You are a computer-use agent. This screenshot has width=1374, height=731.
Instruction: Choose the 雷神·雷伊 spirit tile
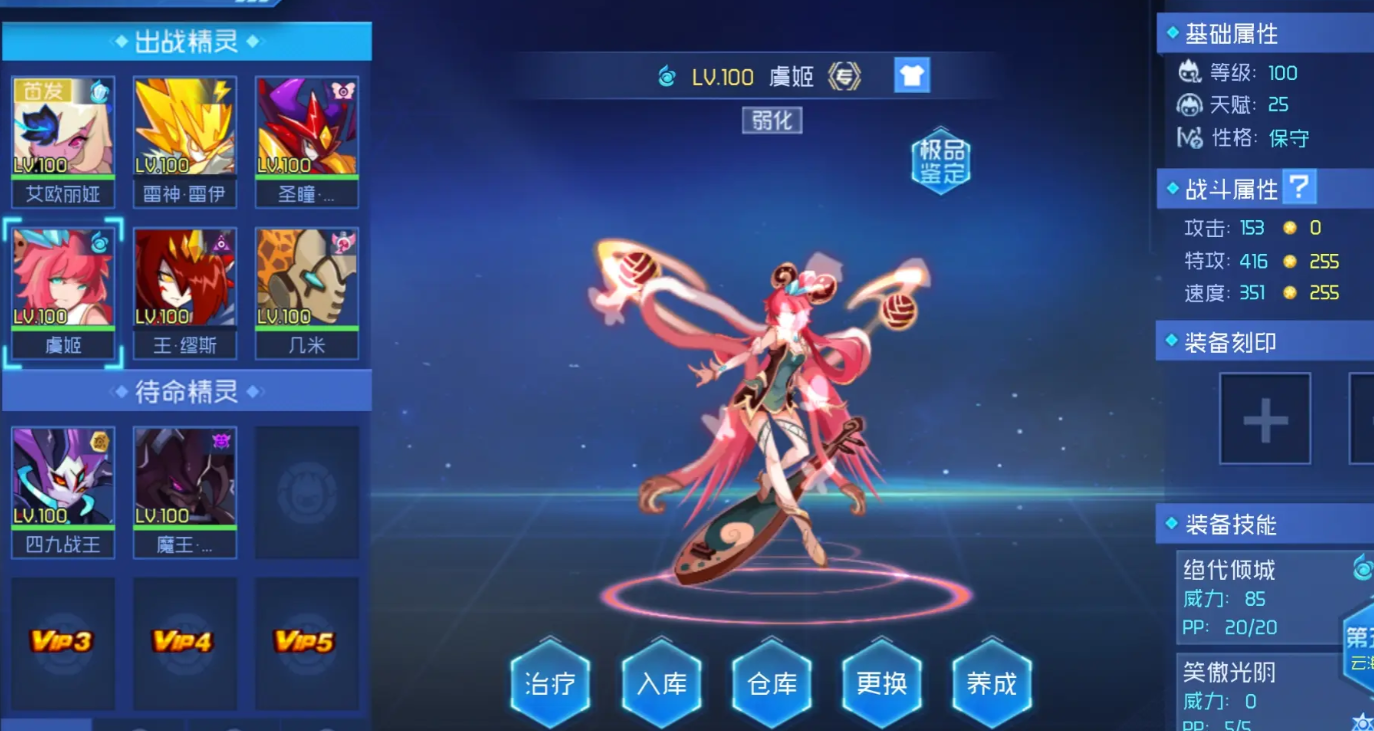(x=185, y=128)
